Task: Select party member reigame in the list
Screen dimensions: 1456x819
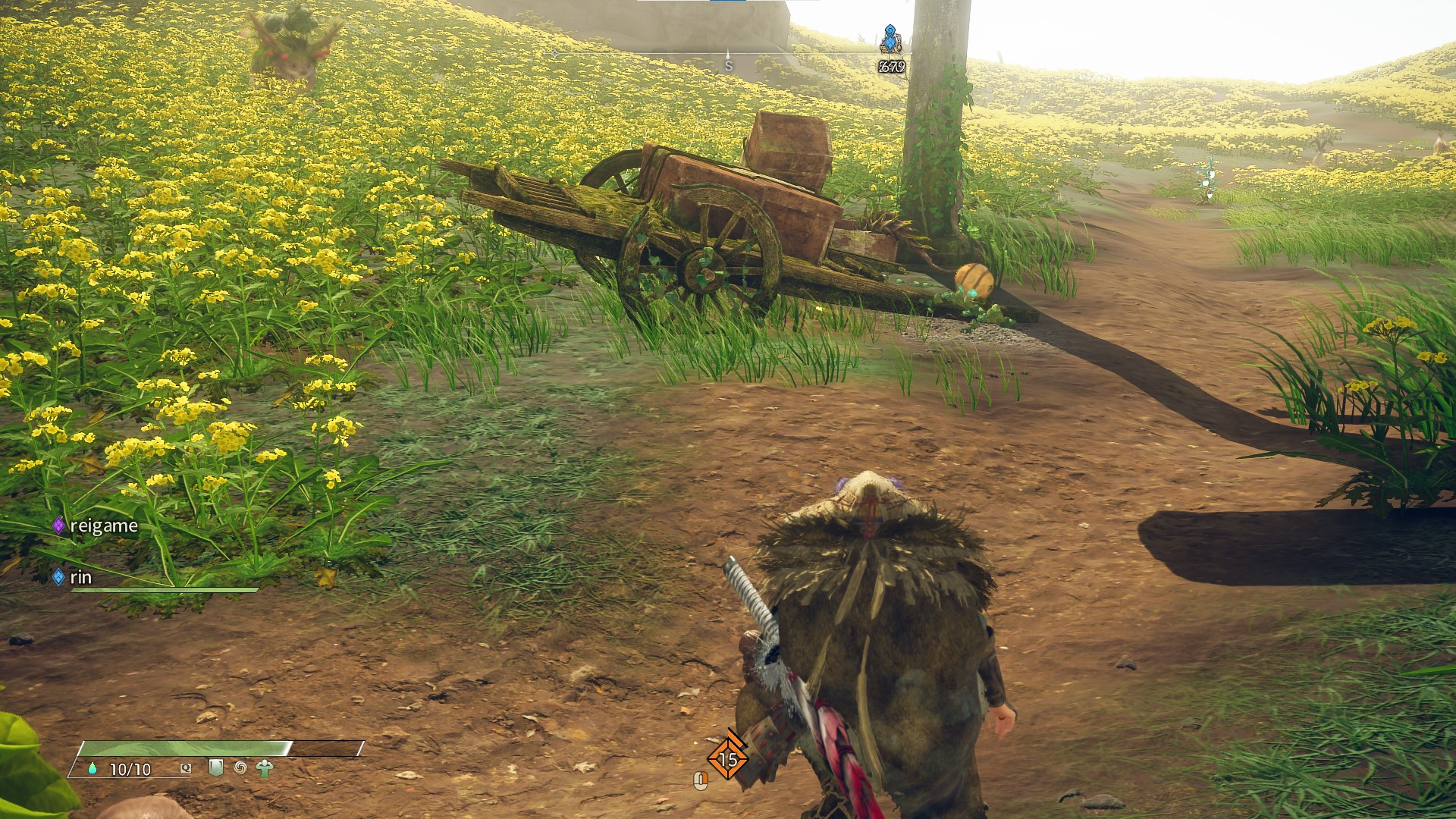Action: 102,526
